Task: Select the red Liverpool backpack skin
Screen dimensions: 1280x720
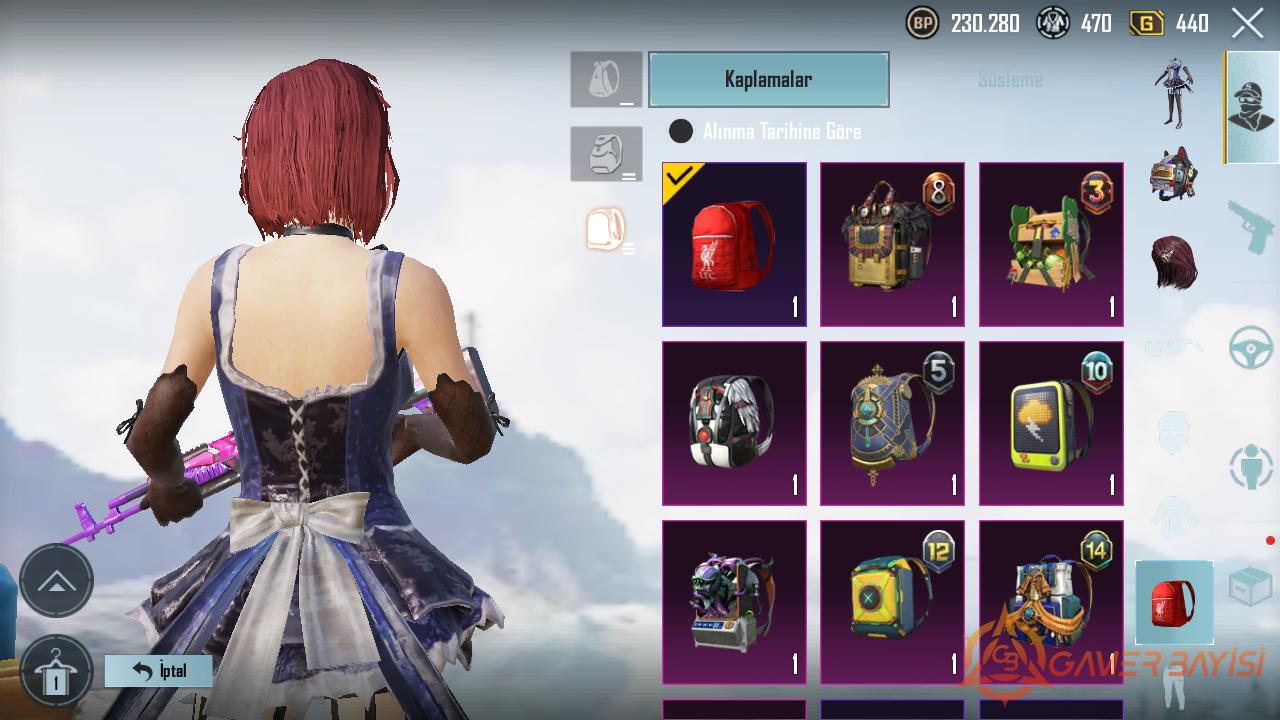Action: pyautogui.click(x=734, y=244)
